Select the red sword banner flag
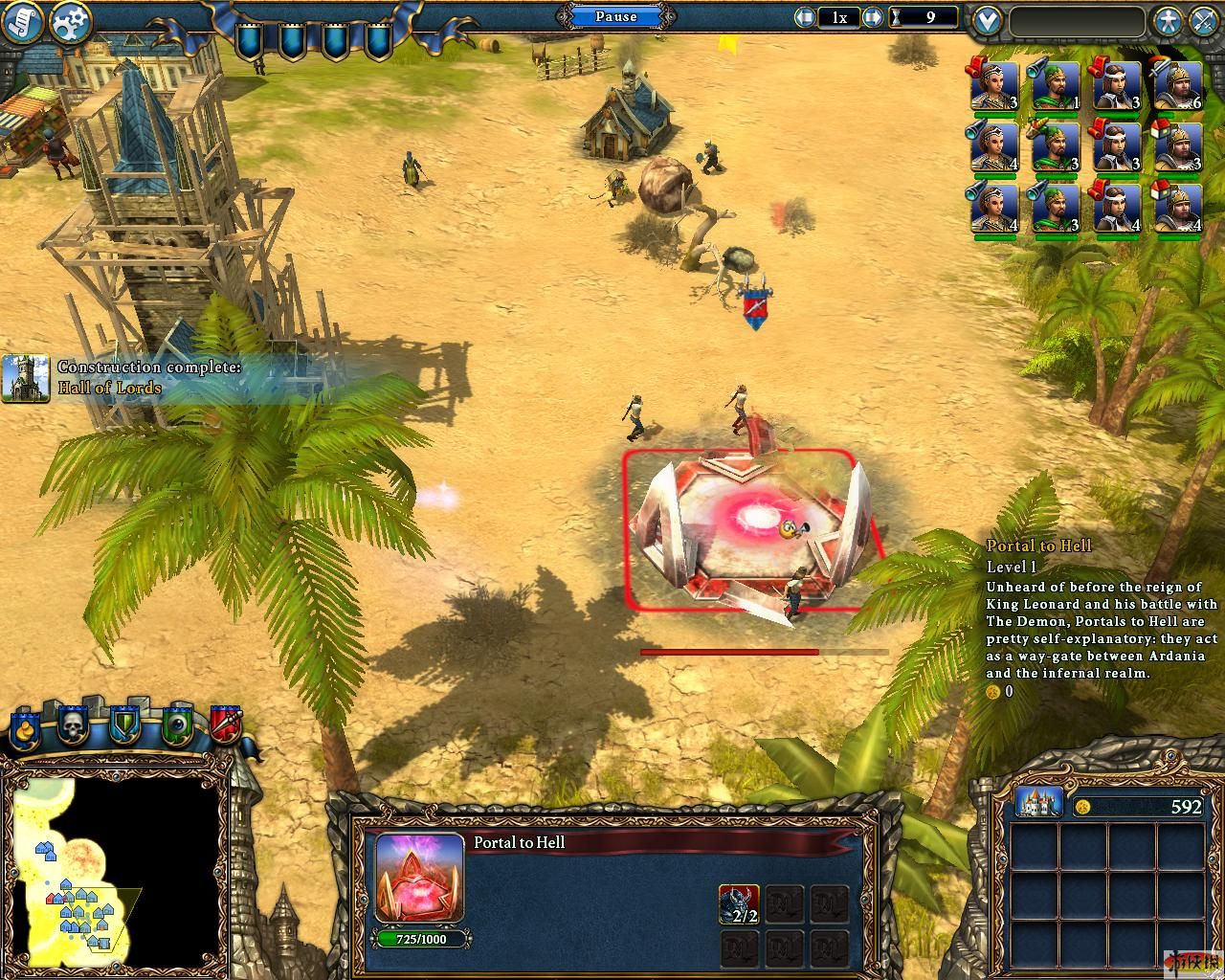This screenshot has width=1225, height=980. [x=226, y=725]
